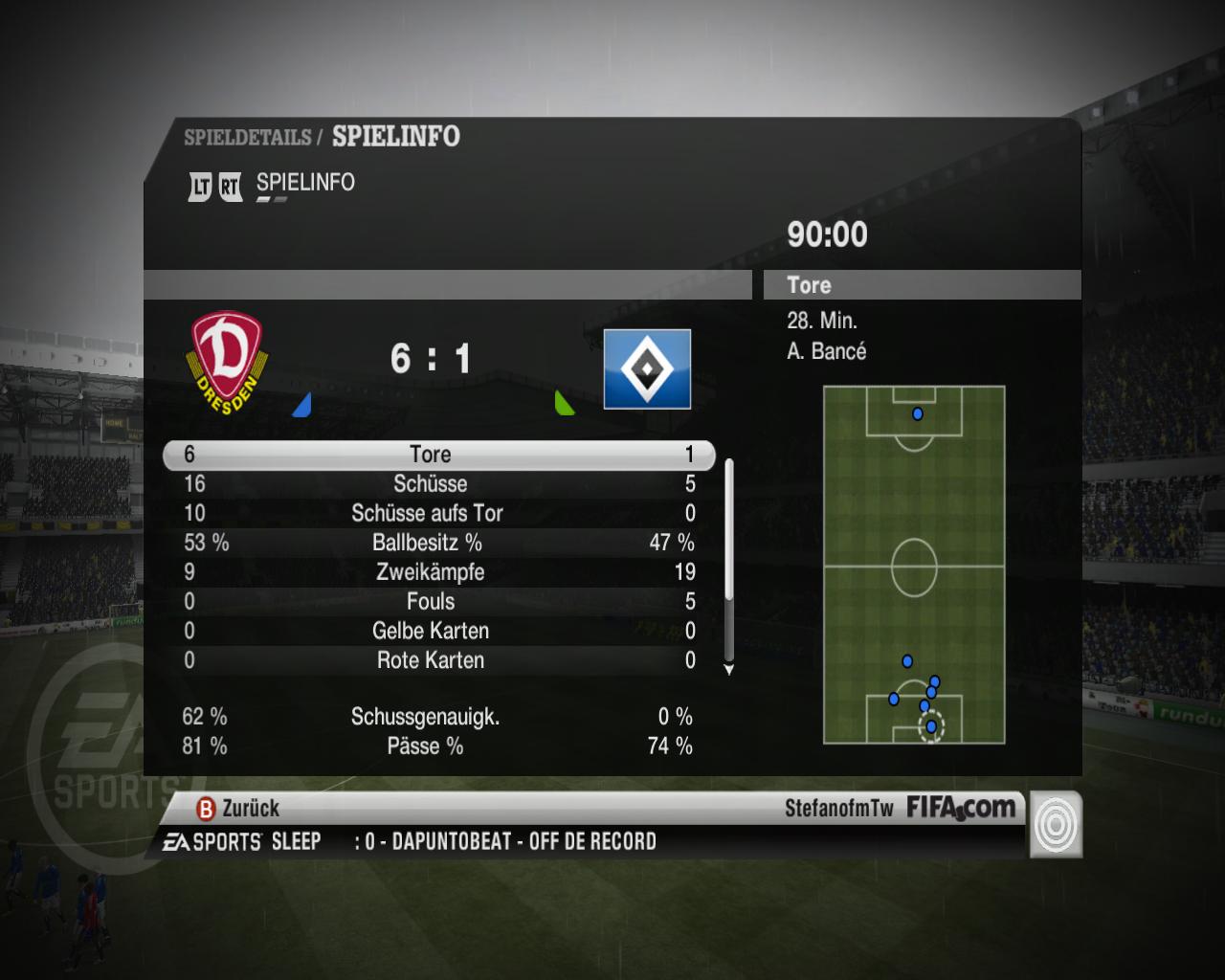Go back with the Zurück option
The image size is (1225, 980).
pos(238,809)
